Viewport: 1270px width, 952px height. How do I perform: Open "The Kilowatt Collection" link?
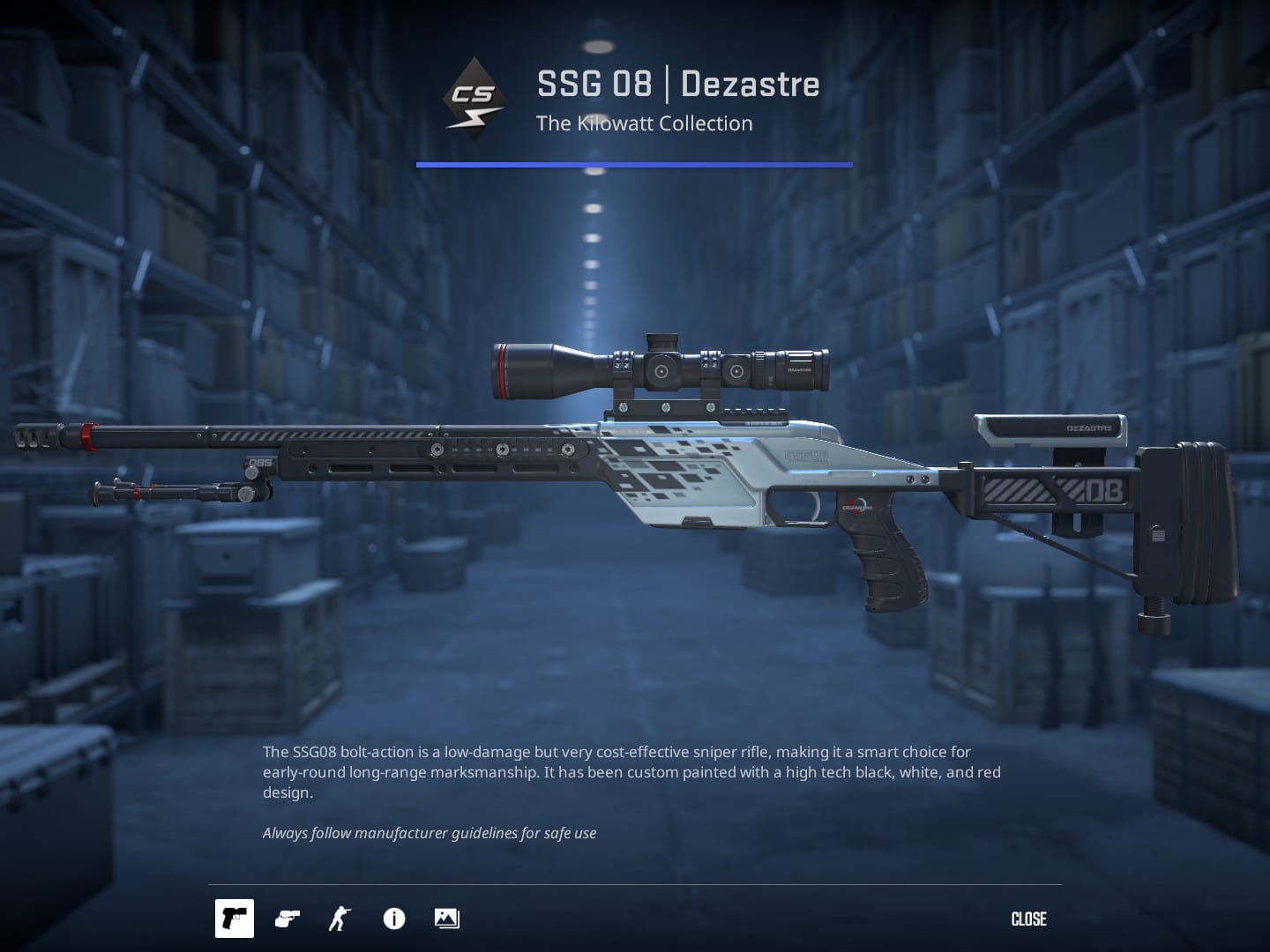tap(645, 123)
